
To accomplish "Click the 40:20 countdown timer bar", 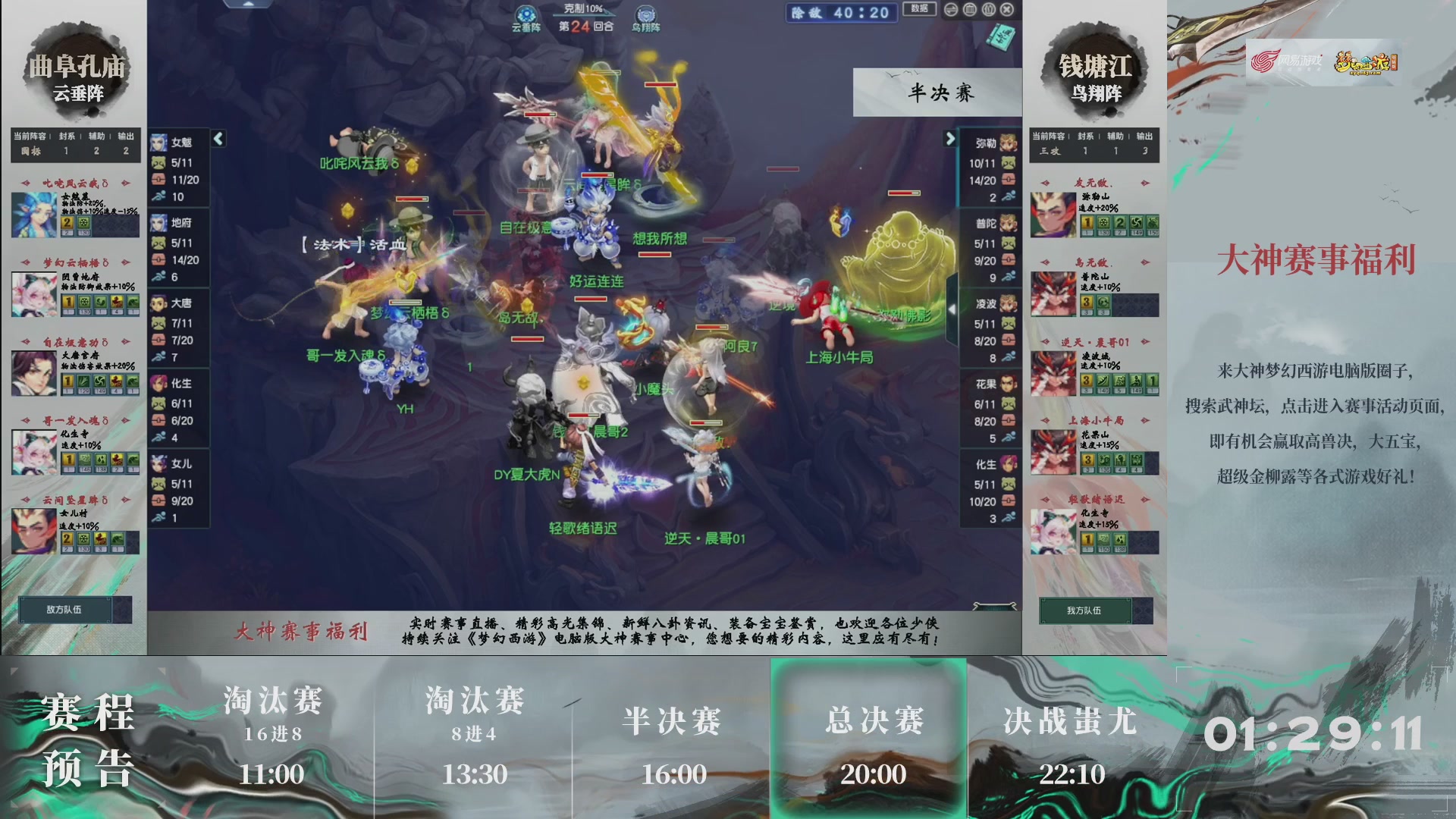I will 842,13.
